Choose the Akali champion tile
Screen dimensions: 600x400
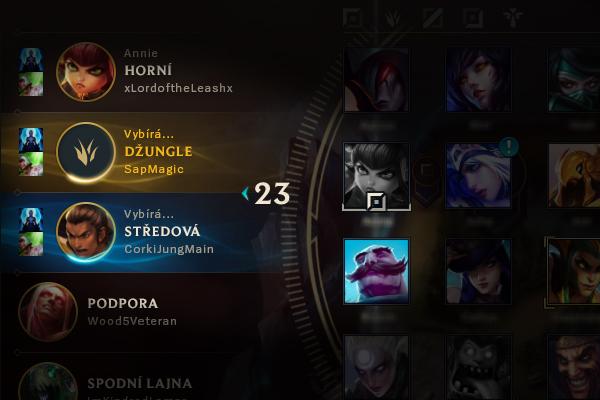[574, 78]
